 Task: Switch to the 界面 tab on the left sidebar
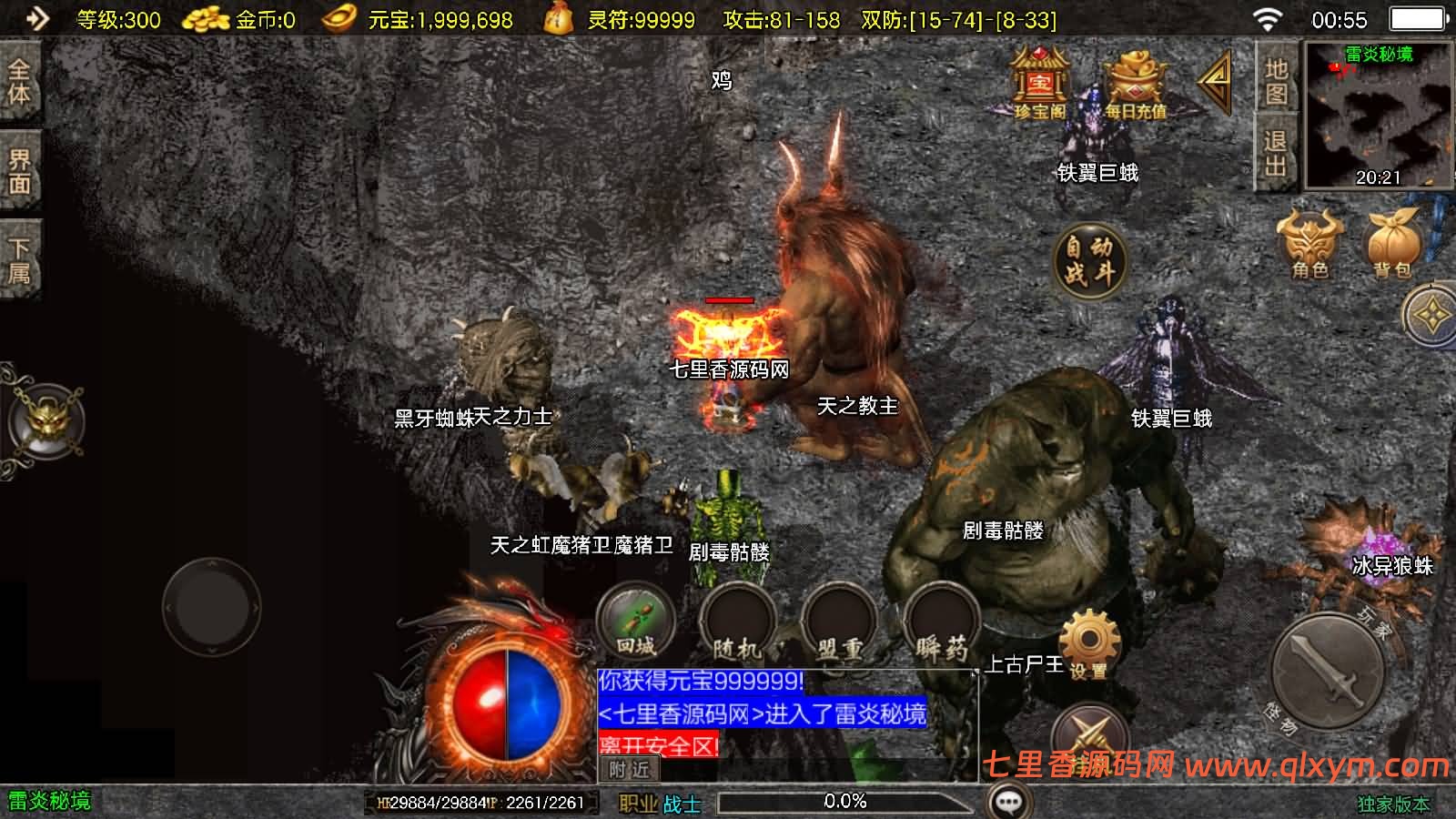[x=20, y=168]
